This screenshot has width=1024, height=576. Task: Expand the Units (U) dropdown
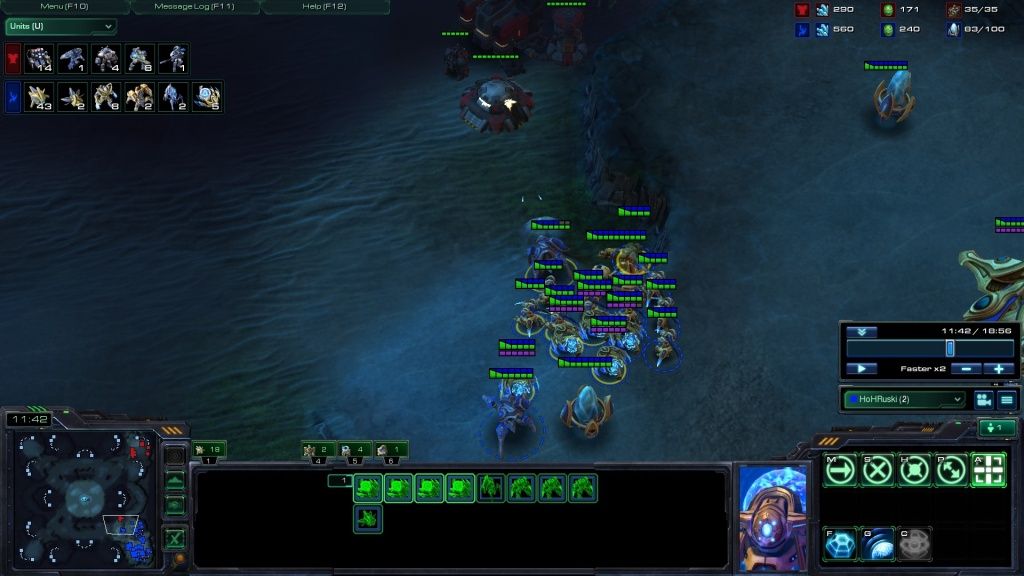60,26
